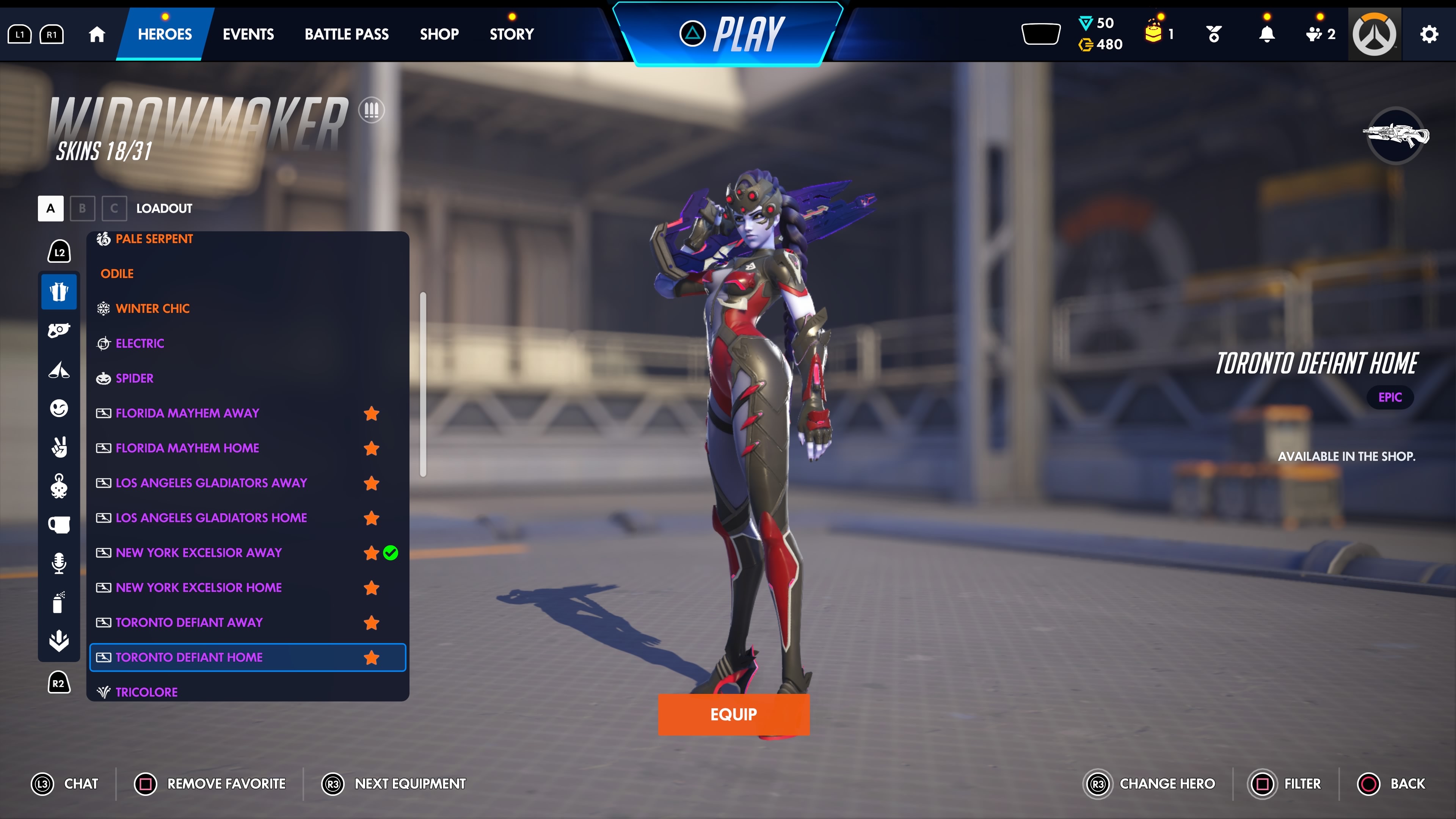Select the Odile skin
Screen dimensions: 1456x819
click(117, 273)
